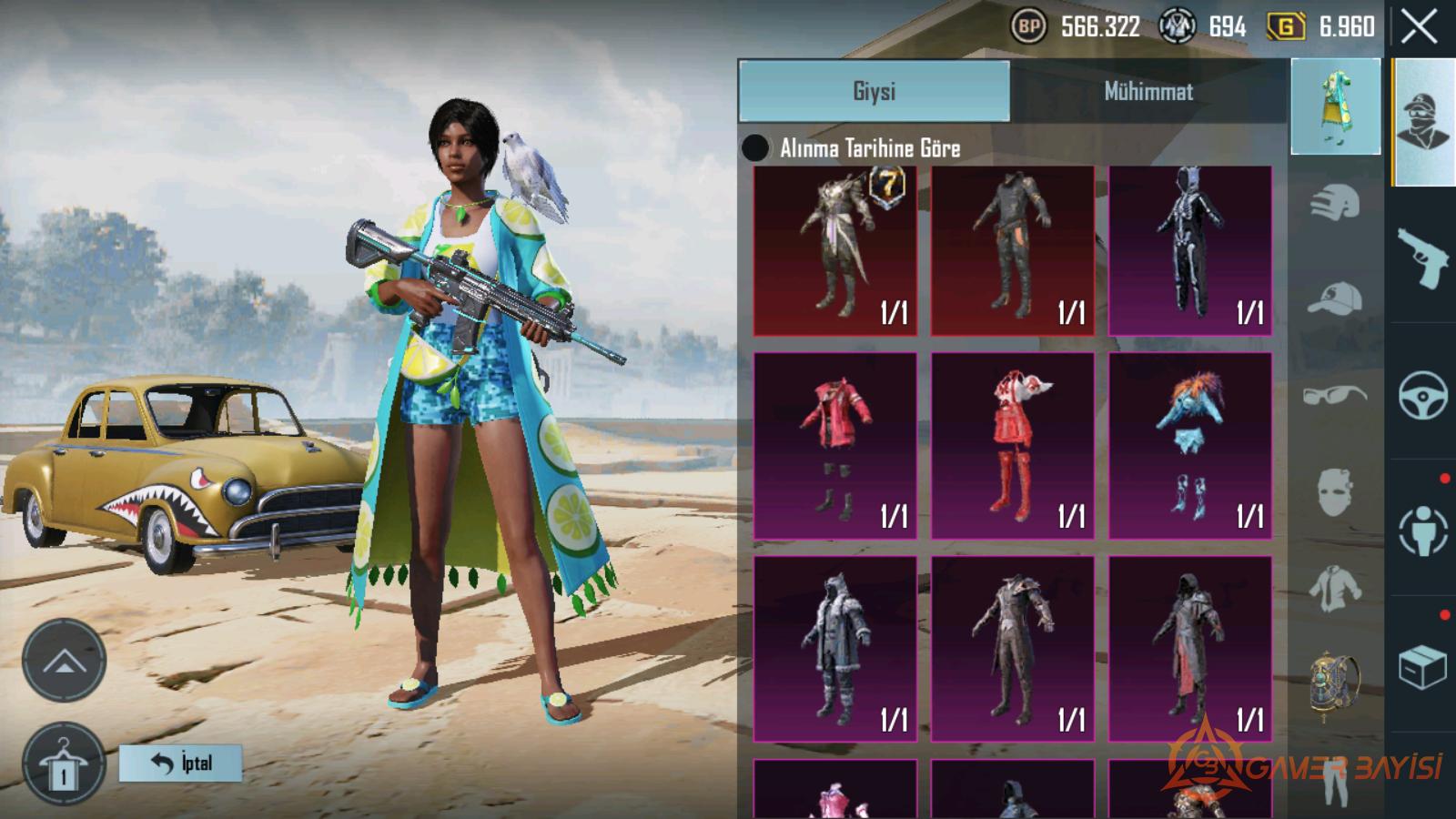Toggle Alınma Tarihine Göre sorting
The image size is (1456, 819).
tap(755, 147)
